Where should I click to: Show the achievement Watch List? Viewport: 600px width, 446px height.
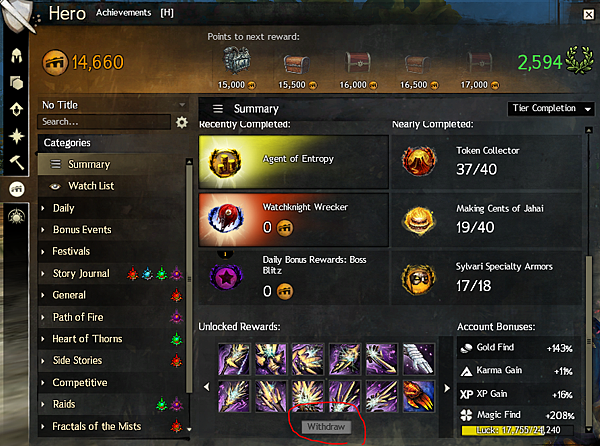90,186
